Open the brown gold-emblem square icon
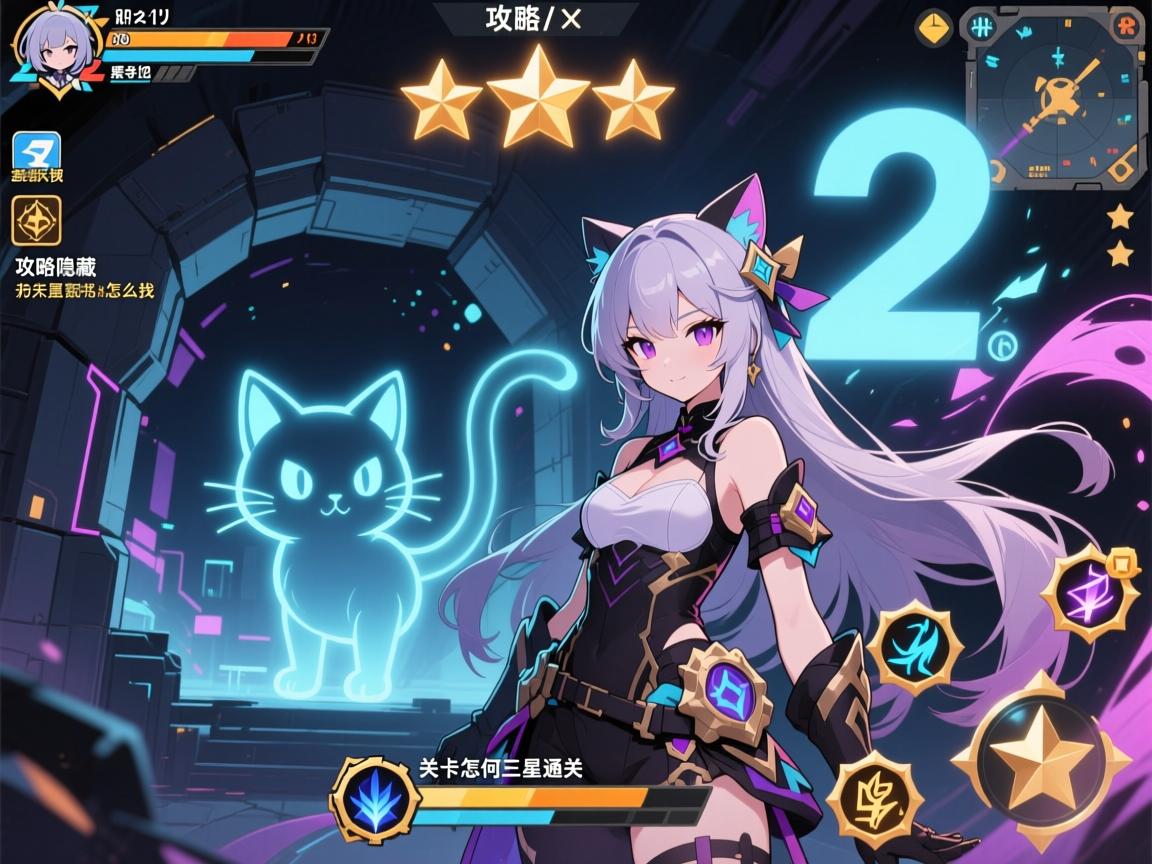 point(37,220)
